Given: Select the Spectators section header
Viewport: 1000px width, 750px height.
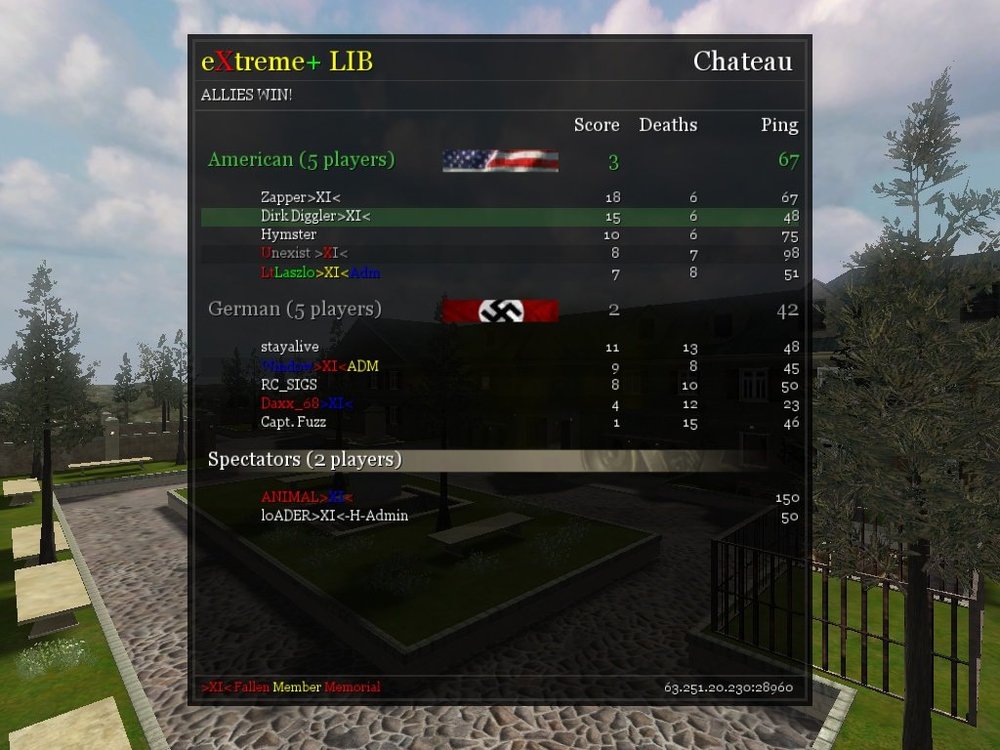Looking at the screenshot, I should click(x=305, y=460).
